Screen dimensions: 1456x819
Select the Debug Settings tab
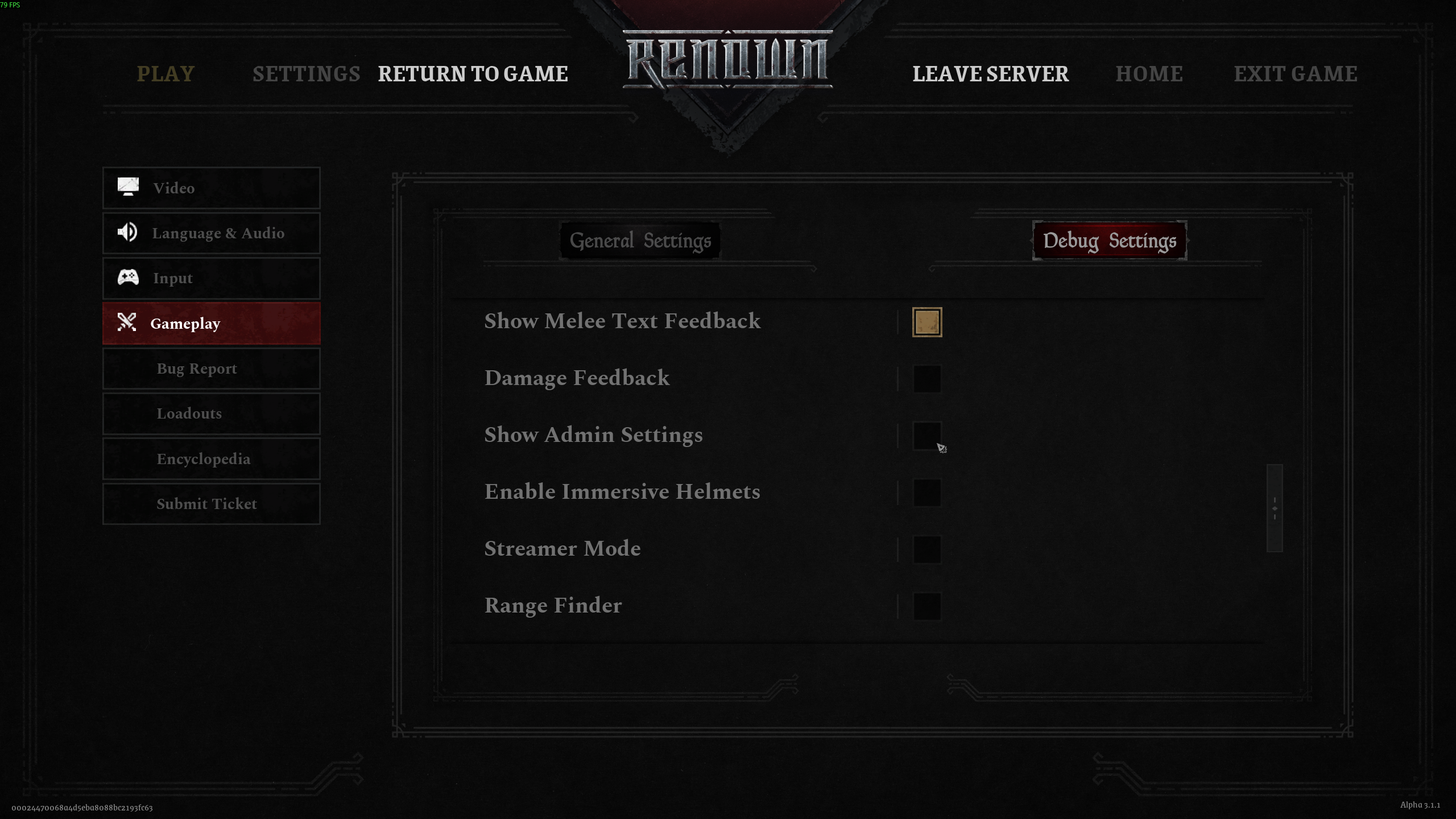pyautogui.click(x=1109, y=241)
